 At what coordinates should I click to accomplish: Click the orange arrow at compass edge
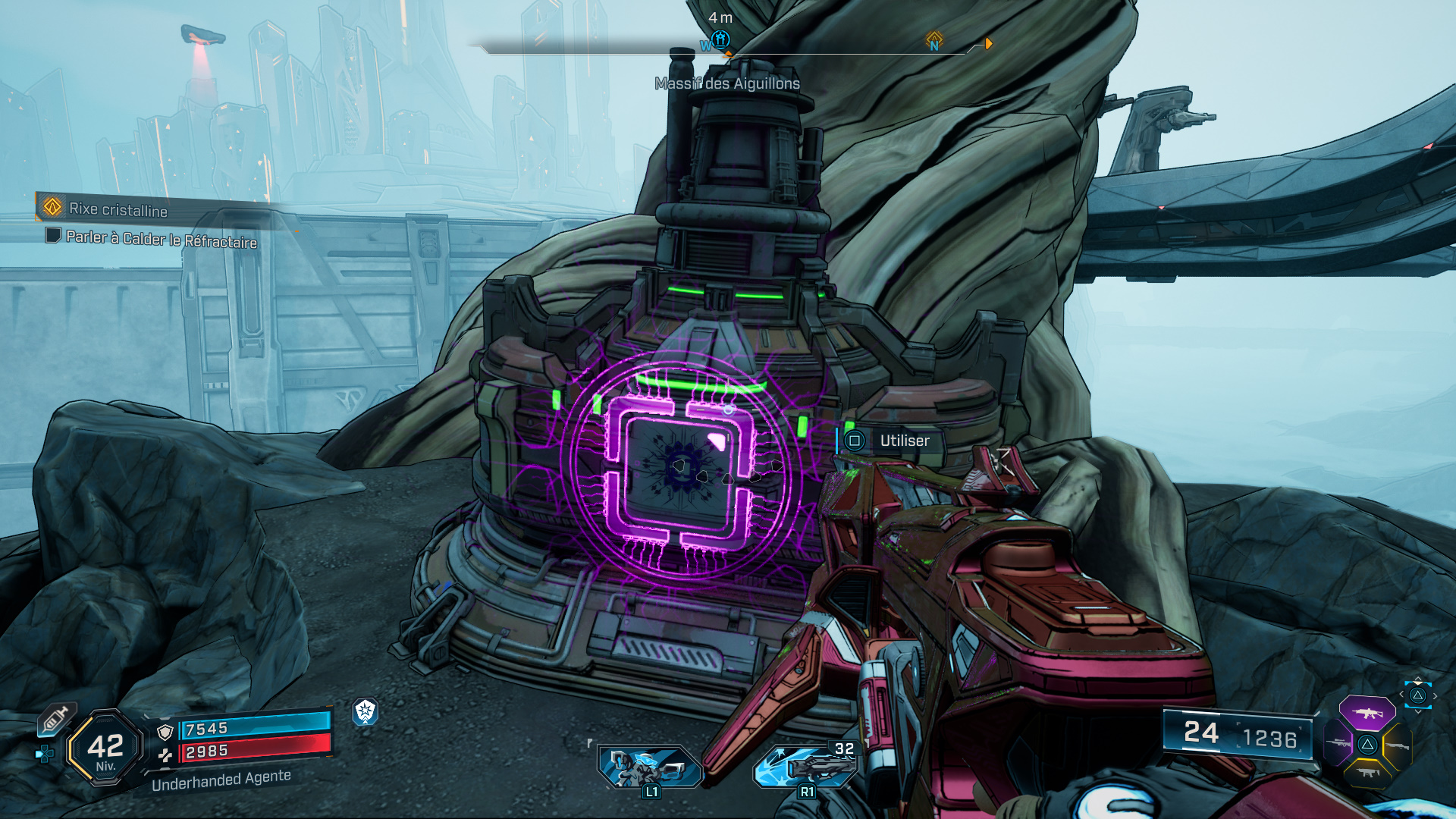pyautogui.click(x=988, y=43)
